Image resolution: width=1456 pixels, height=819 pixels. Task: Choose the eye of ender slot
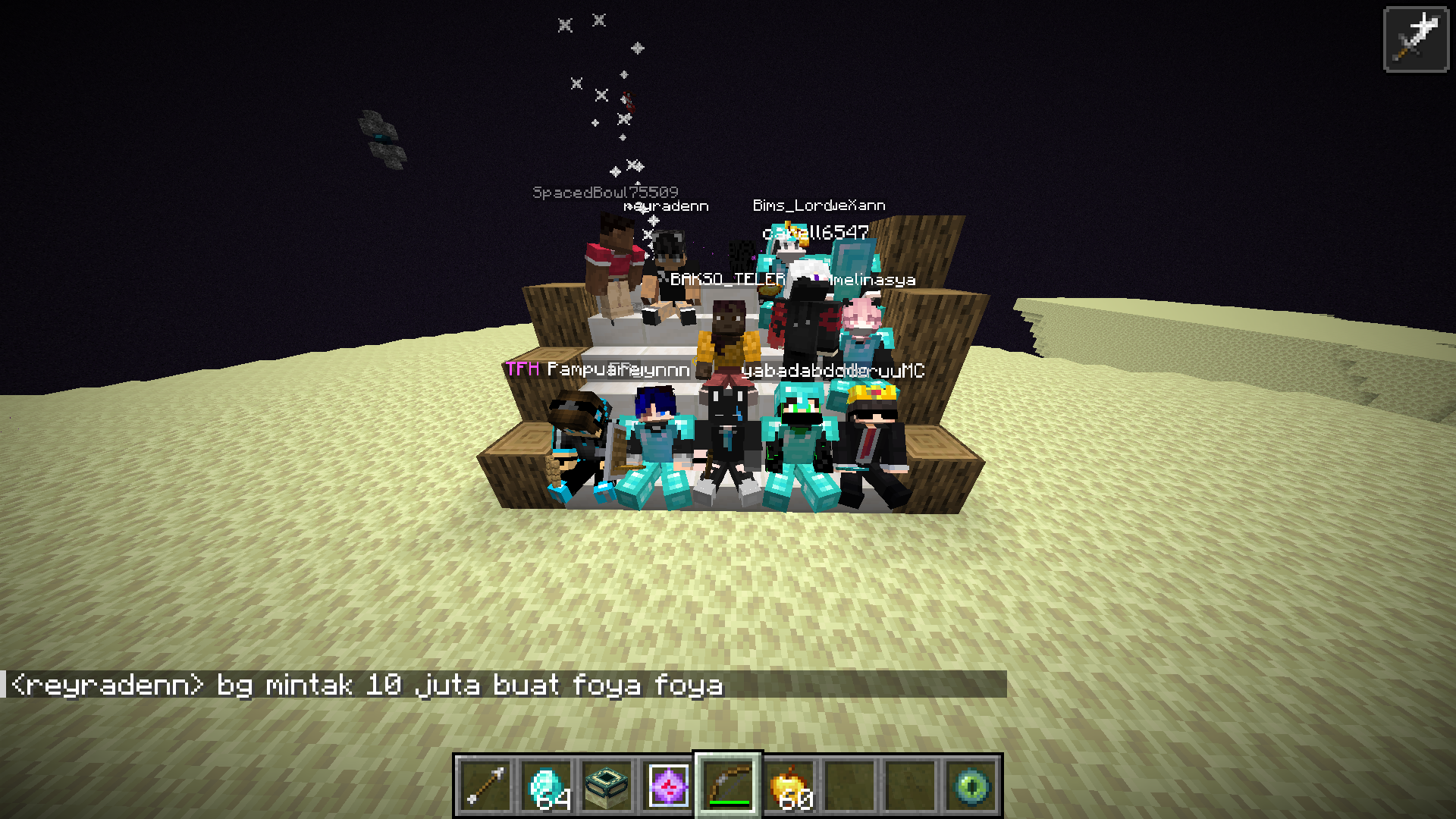971,786
